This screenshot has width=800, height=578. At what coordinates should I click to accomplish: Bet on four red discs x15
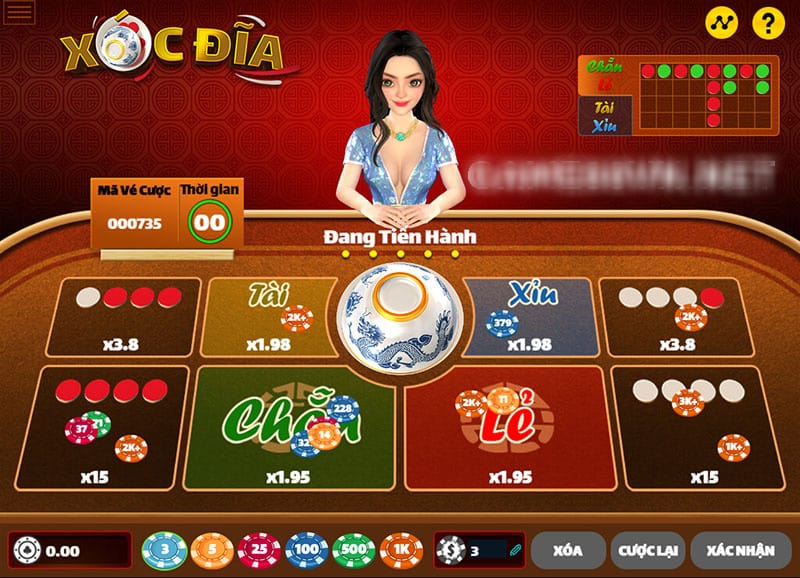[x=102, y=426]
